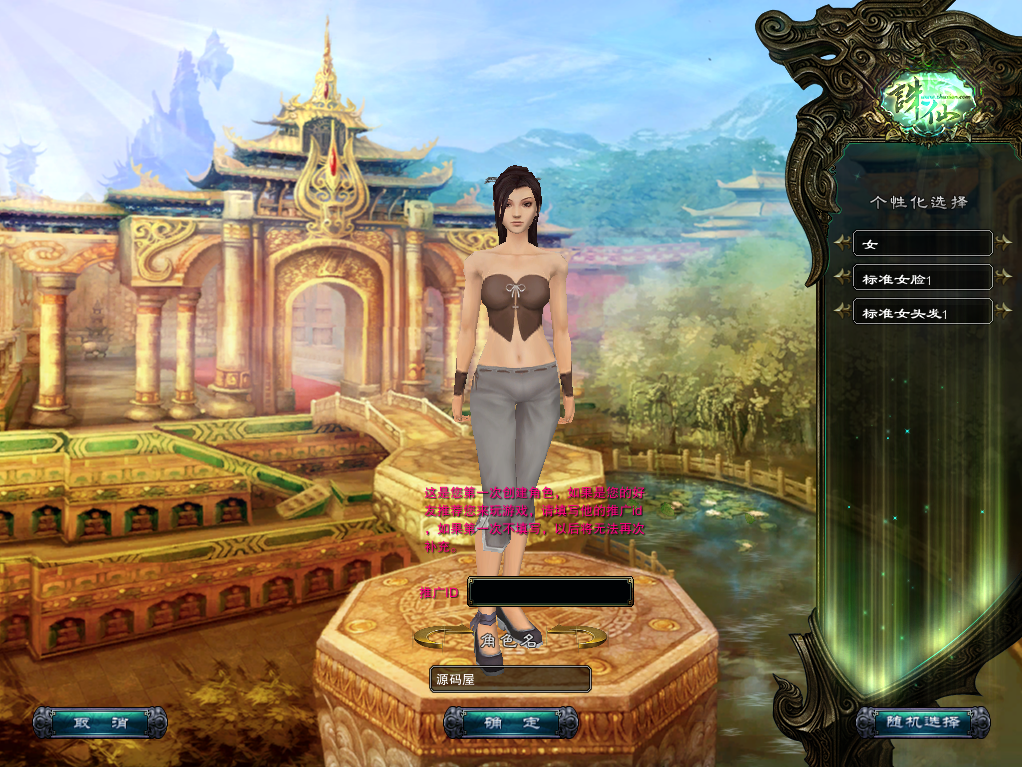1022x767 pixels.
Task: Choose the next hairstyle after 标准女头发1
Action: 1001,312
